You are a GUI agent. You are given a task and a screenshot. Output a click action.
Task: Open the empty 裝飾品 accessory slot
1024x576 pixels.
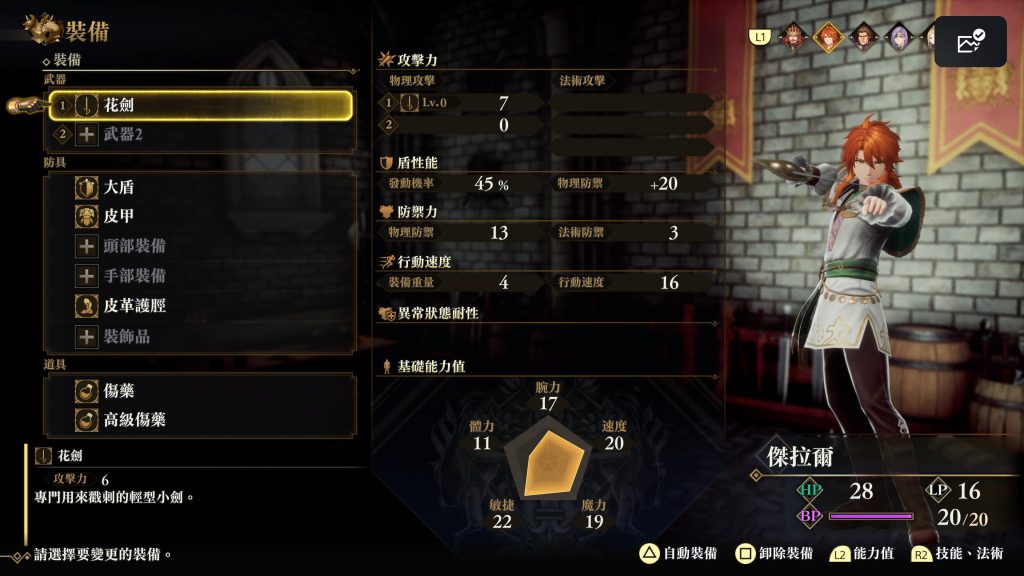pos(200,336)
